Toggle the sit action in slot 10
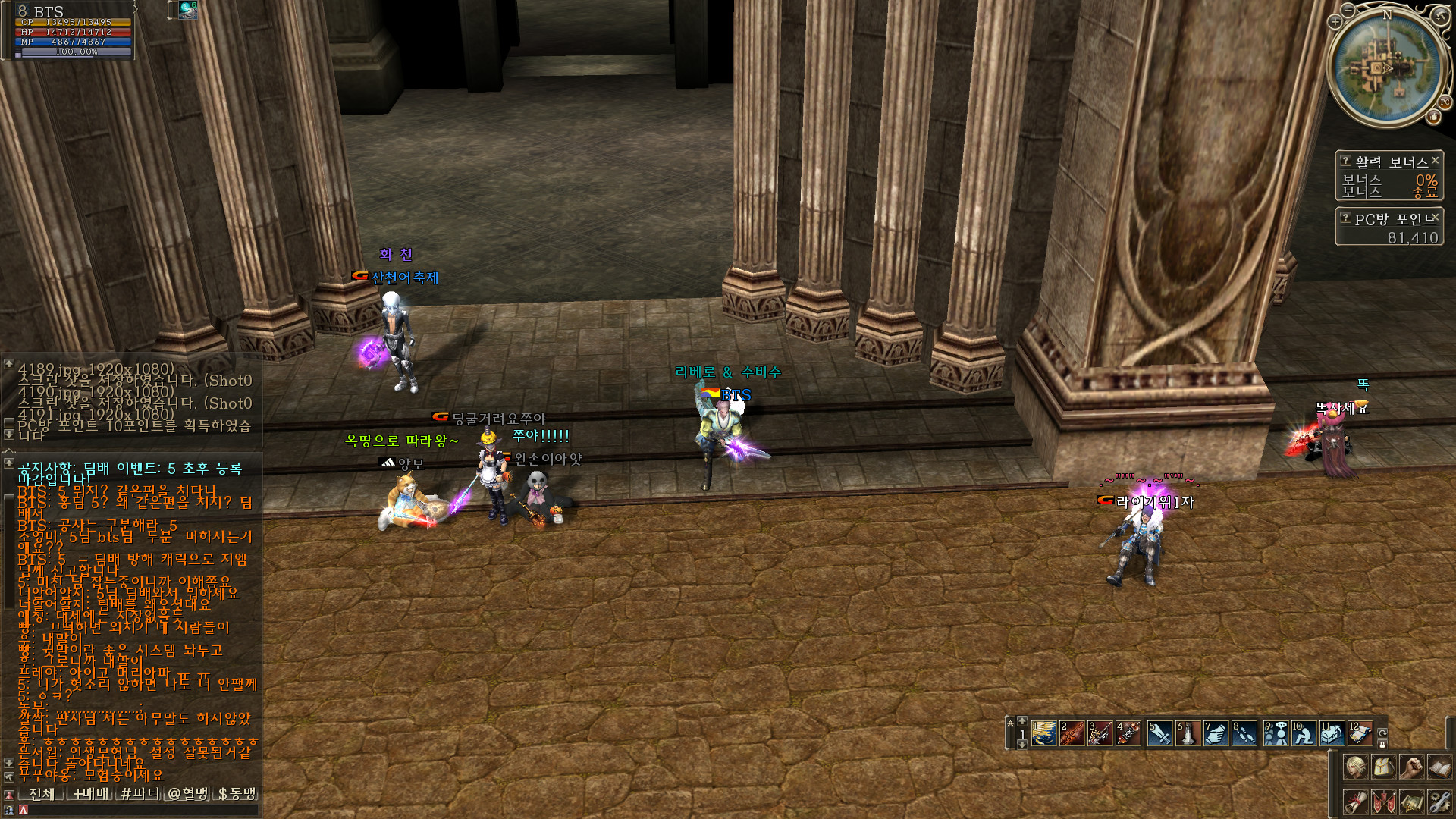This screenshot has width=1456, height=819. pos(1304,733)
